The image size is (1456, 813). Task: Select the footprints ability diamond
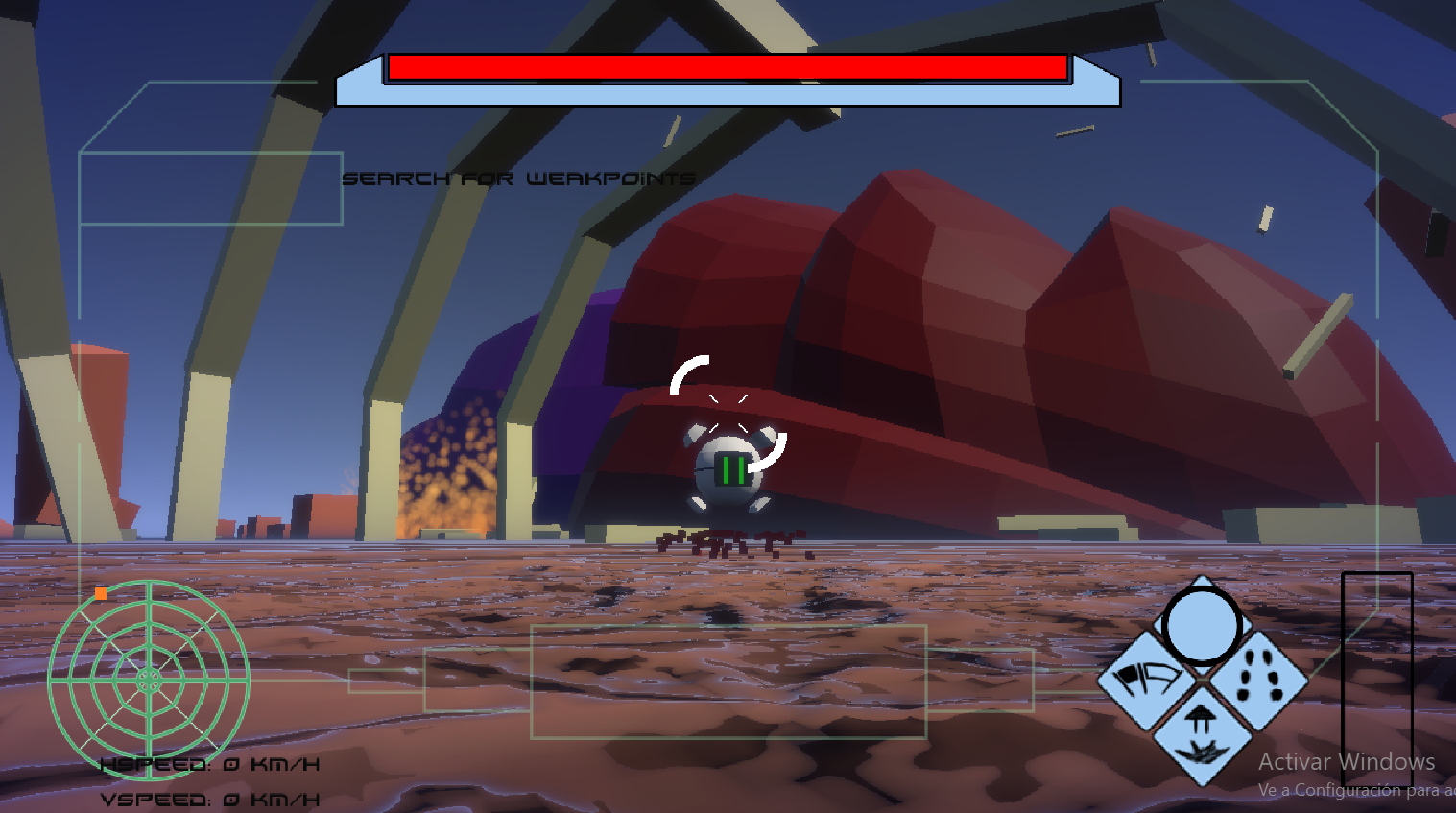point(1258,679)
